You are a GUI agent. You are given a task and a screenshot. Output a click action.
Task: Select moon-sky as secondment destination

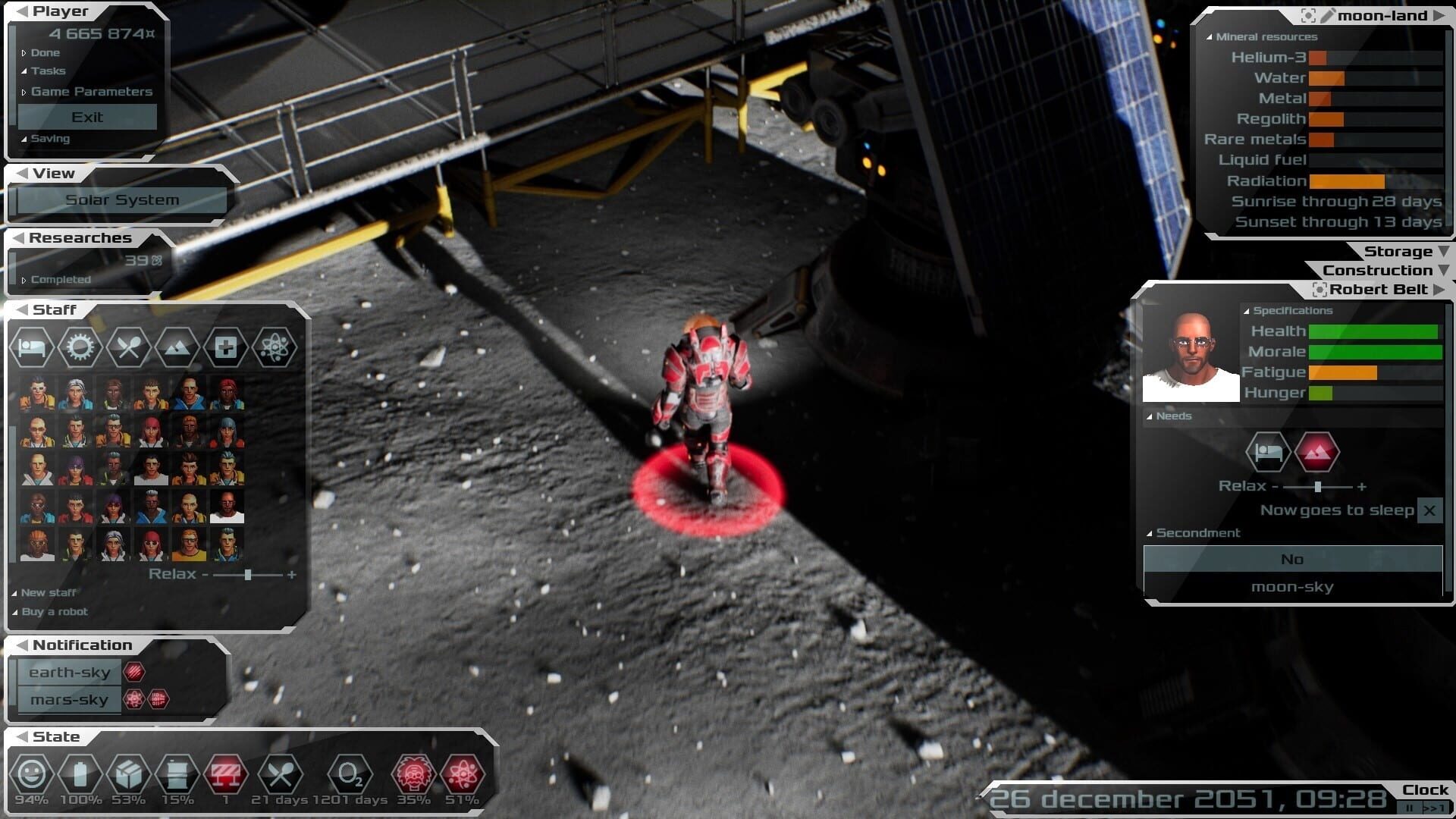click(x=1292, y=587)
